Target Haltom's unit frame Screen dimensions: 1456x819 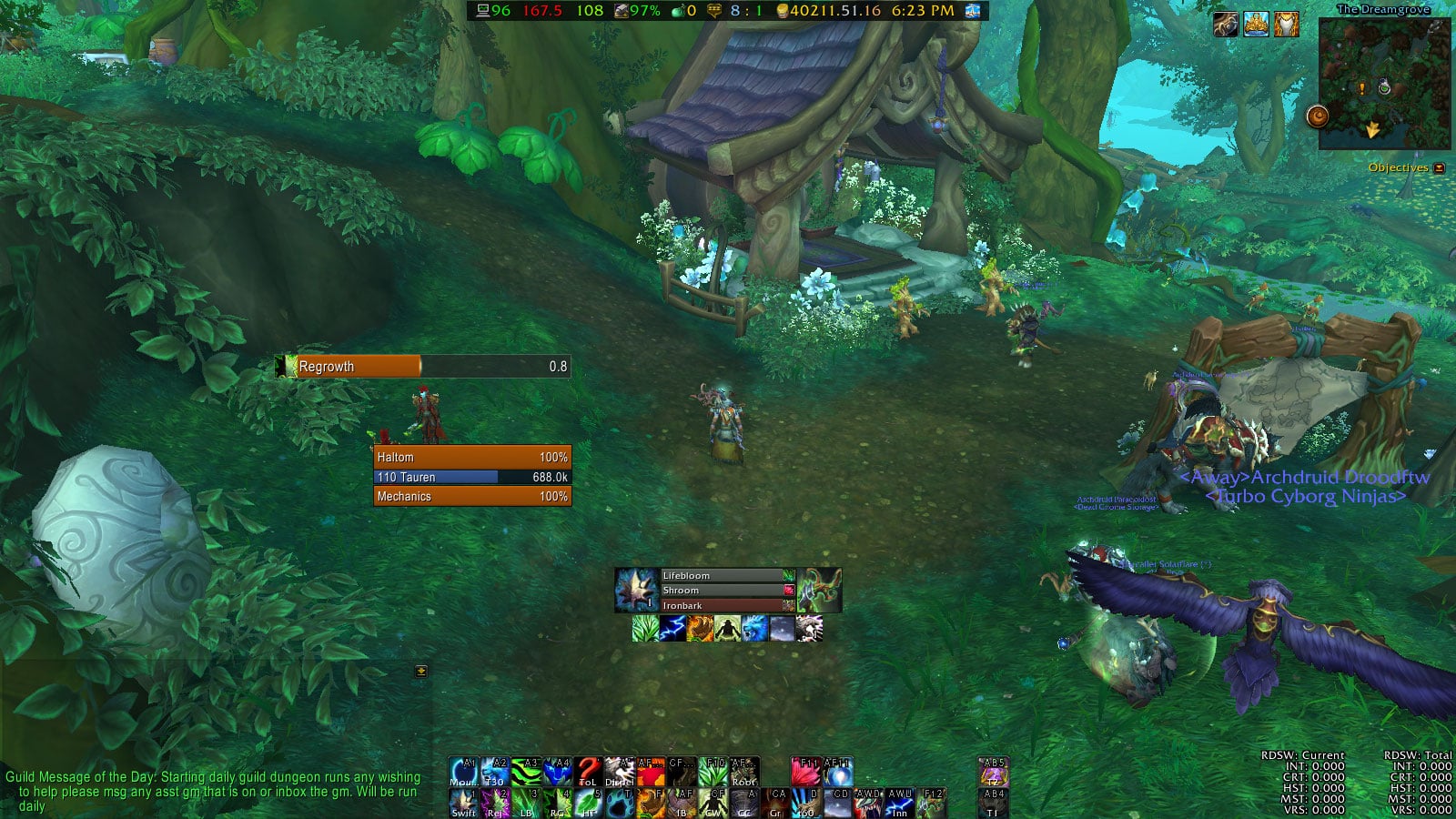tap(472, 457)
